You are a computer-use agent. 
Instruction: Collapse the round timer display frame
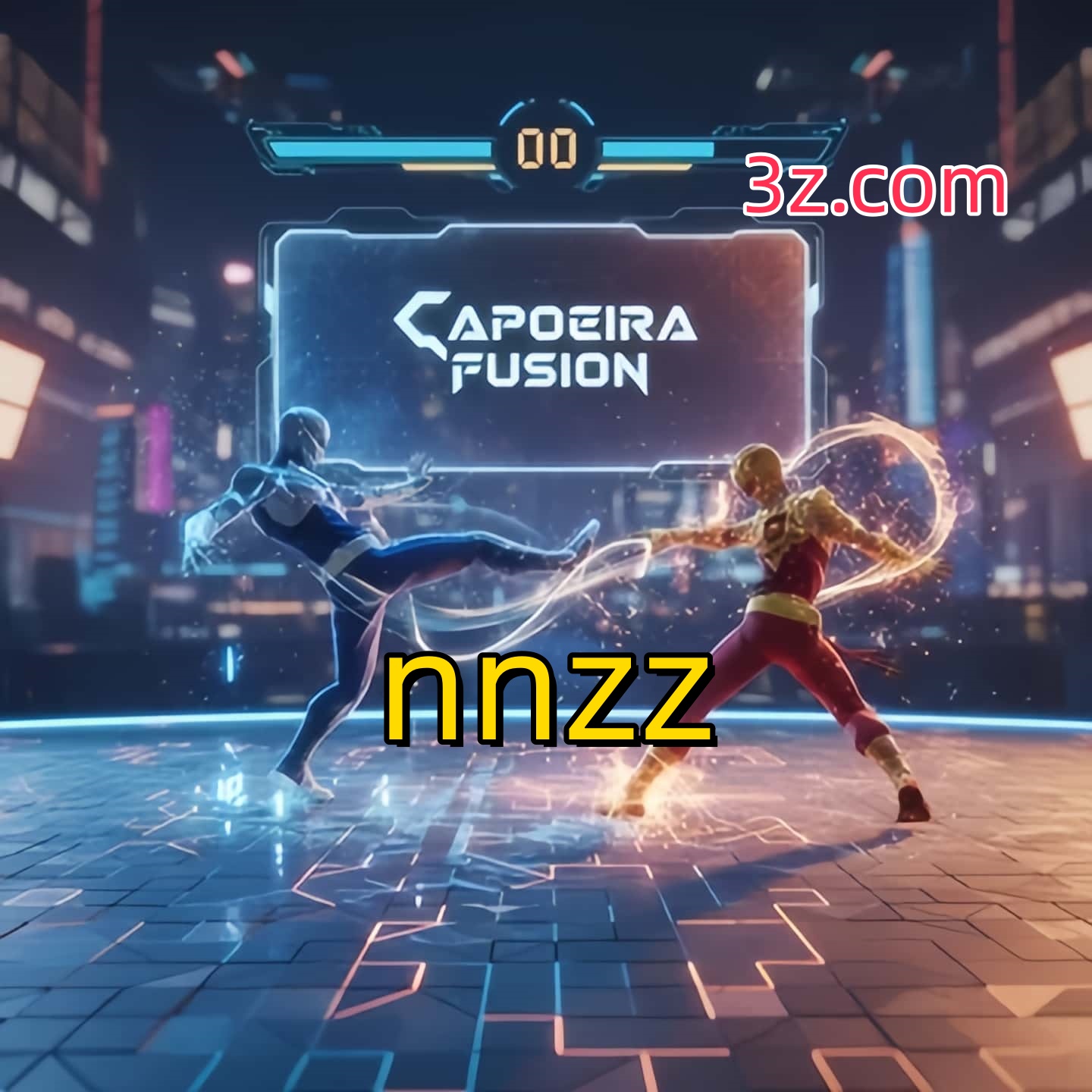click(548, 144)
